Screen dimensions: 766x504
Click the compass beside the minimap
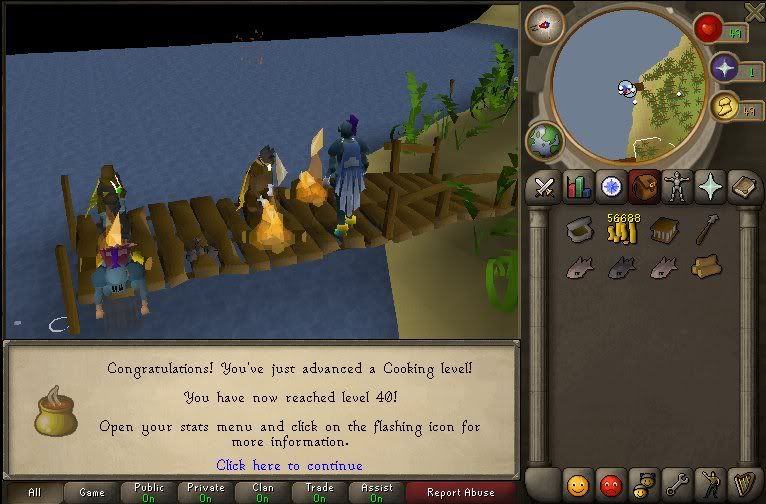[x=544, y=25]
